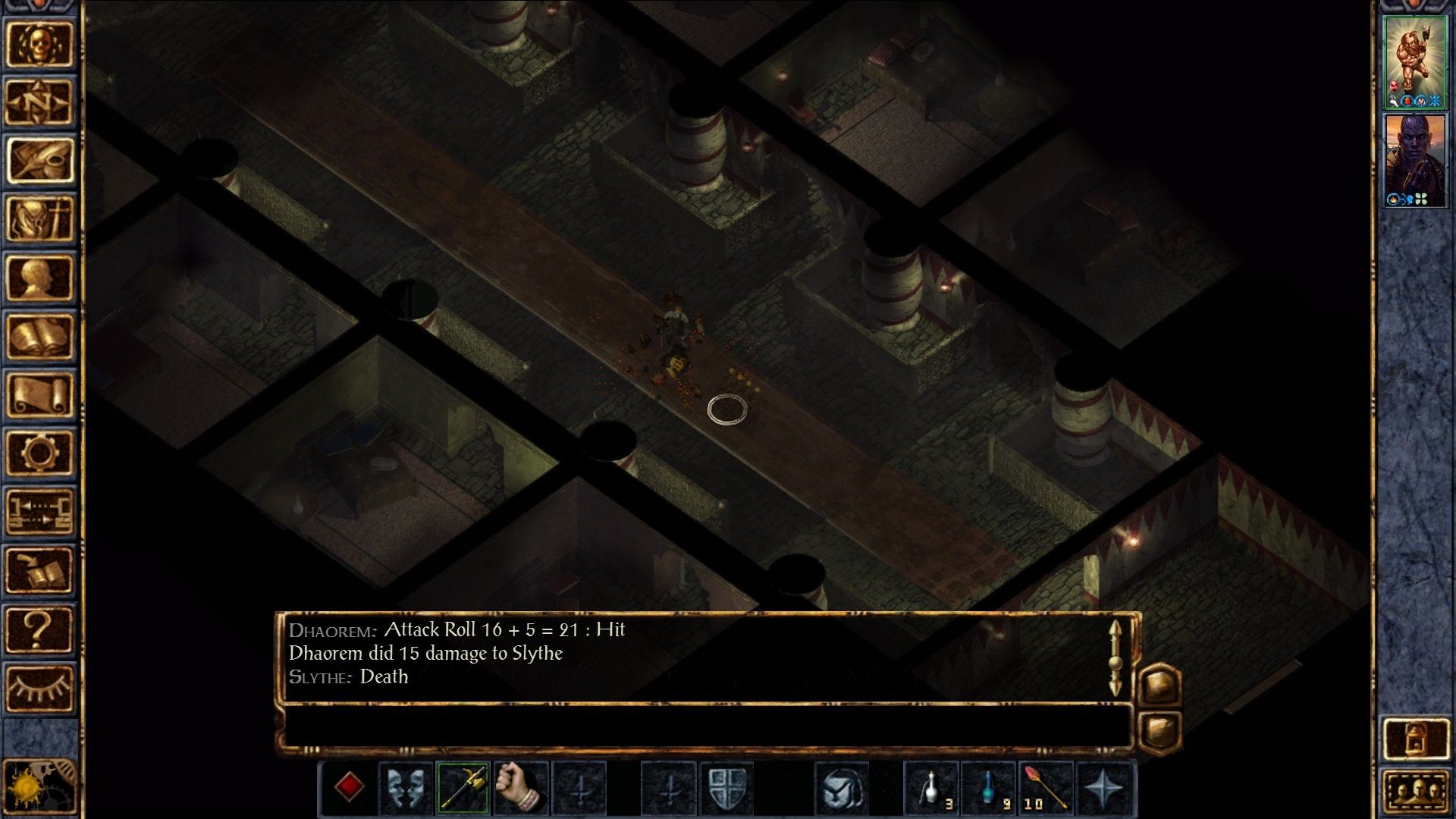Click the book with arrow icon
The image size is (1456, 819).
[x=39, y=570]
